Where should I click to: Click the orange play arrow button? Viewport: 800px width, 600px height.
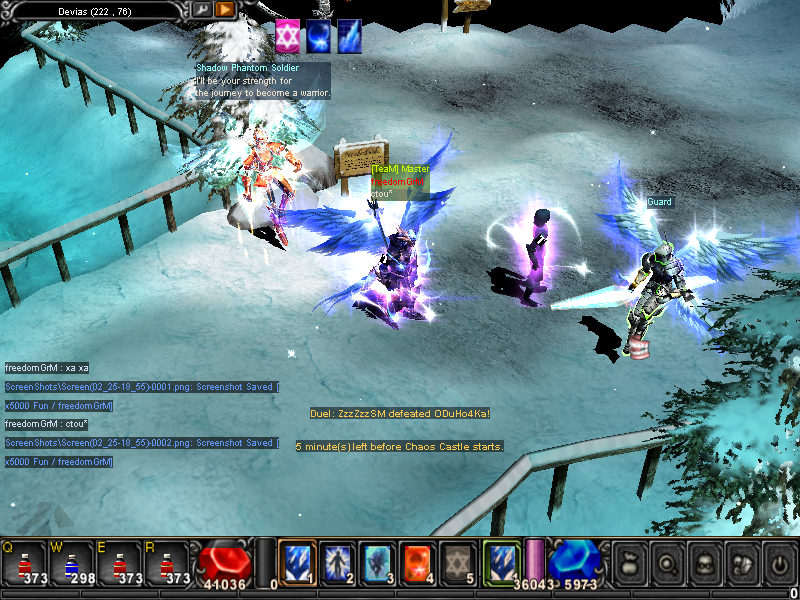[225, 9]
